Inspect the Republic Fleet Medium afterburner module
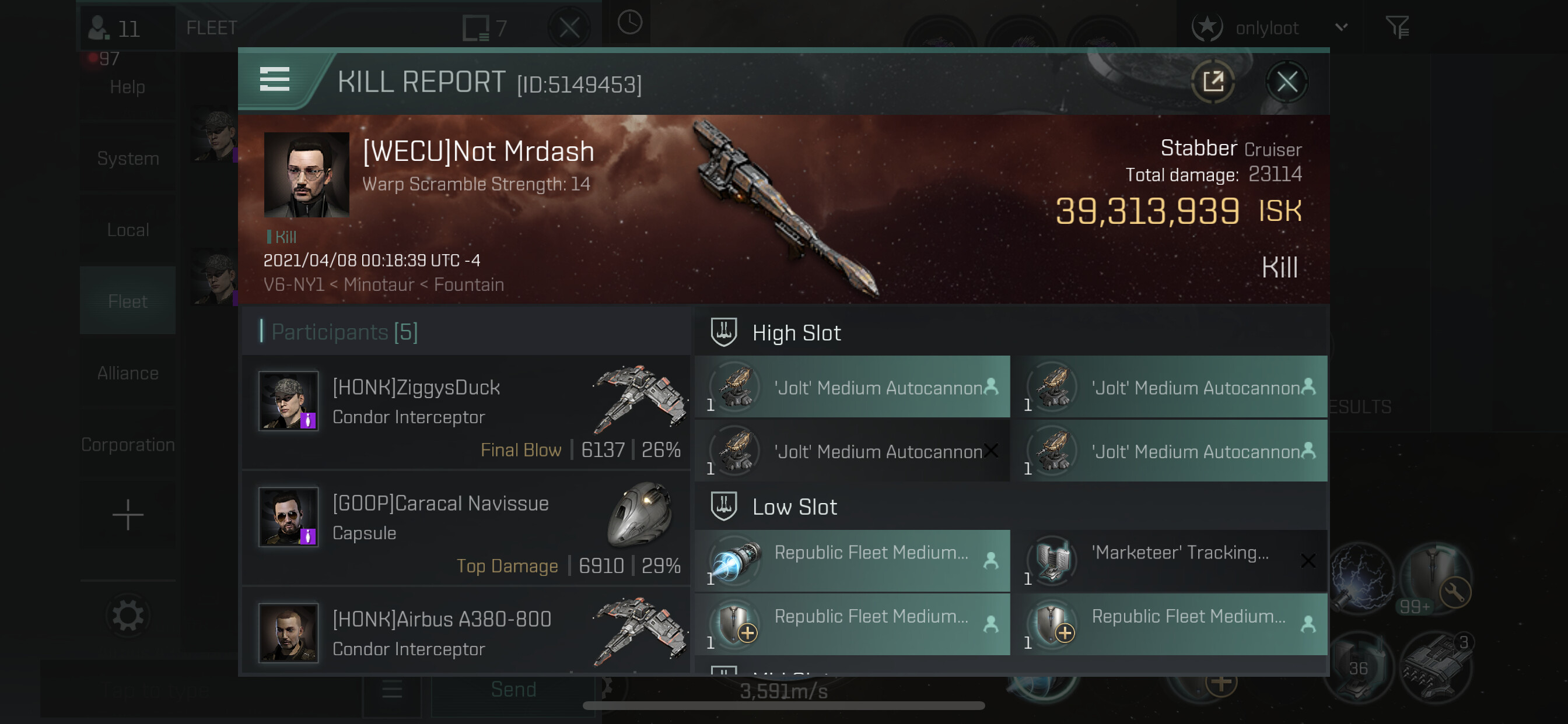This screenshot has width=1568, height=724. (852, 561)
